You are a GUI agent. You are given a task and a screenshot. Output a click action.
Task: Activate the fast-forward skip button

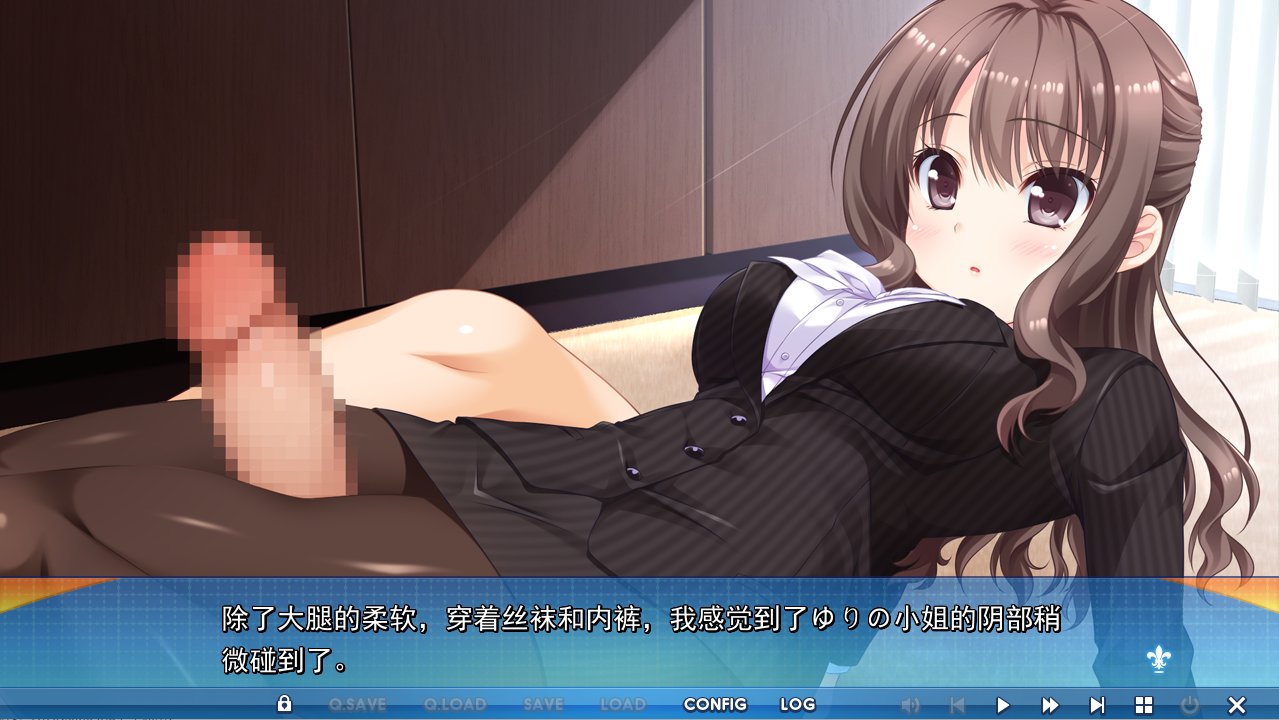click(1050, 705)
